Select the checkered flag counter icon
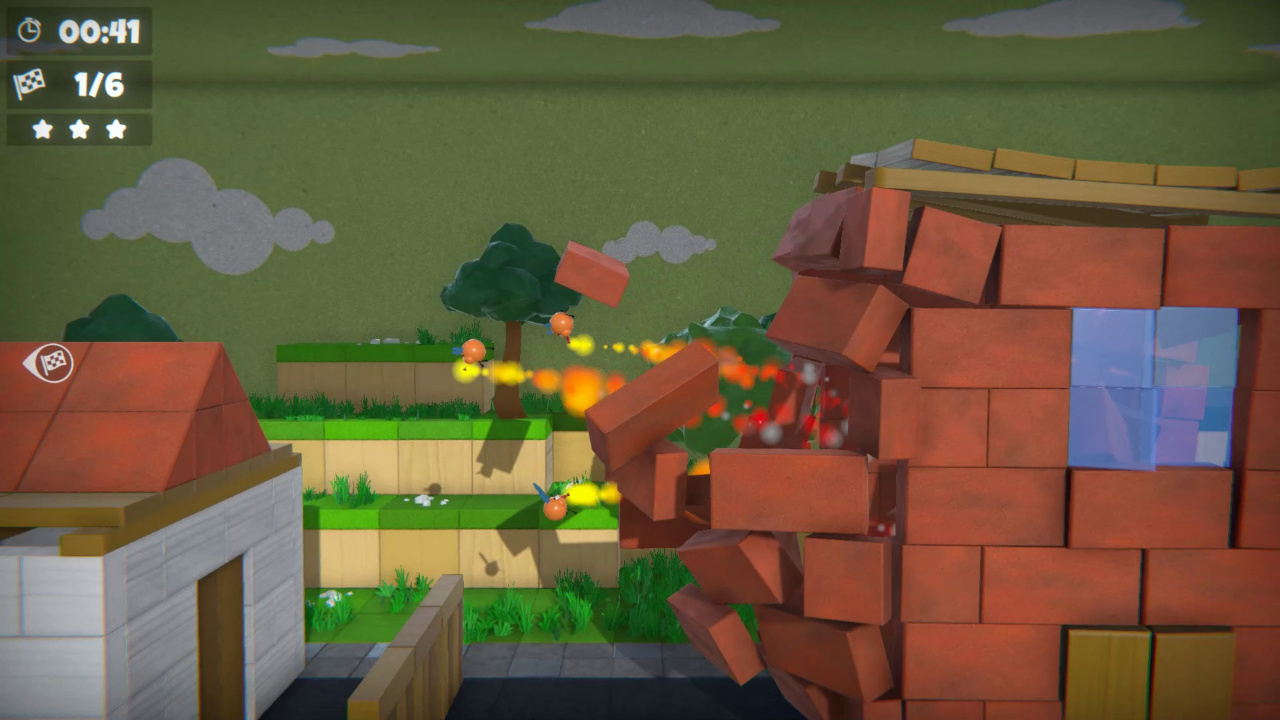1280x720 pixels. click(x=30, y=85)
